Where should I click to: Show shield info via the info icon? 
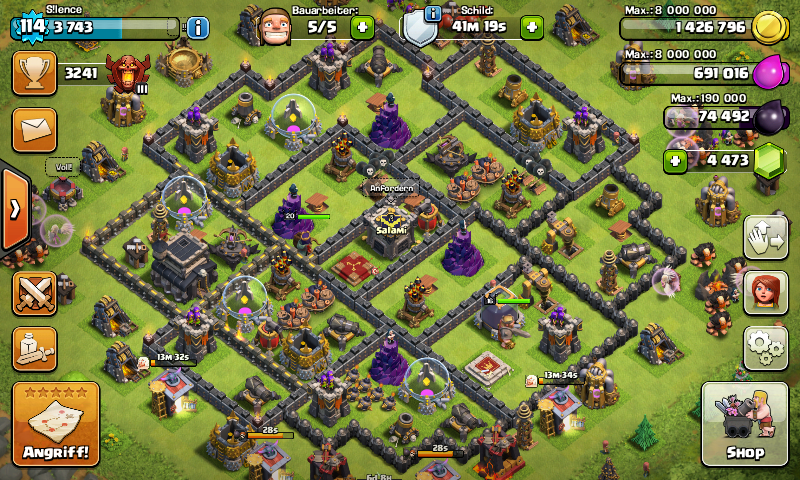pyautogui.click(x=432, y=13)
